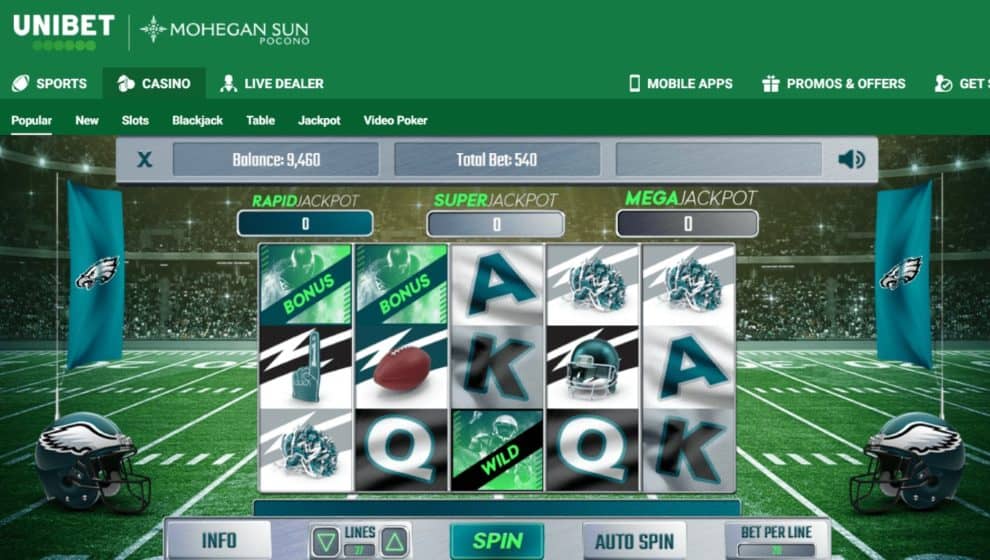Image resolution: width=990 pixels, height=560 pixels.
Task: Open the Casino section
Action: (154, 83)
